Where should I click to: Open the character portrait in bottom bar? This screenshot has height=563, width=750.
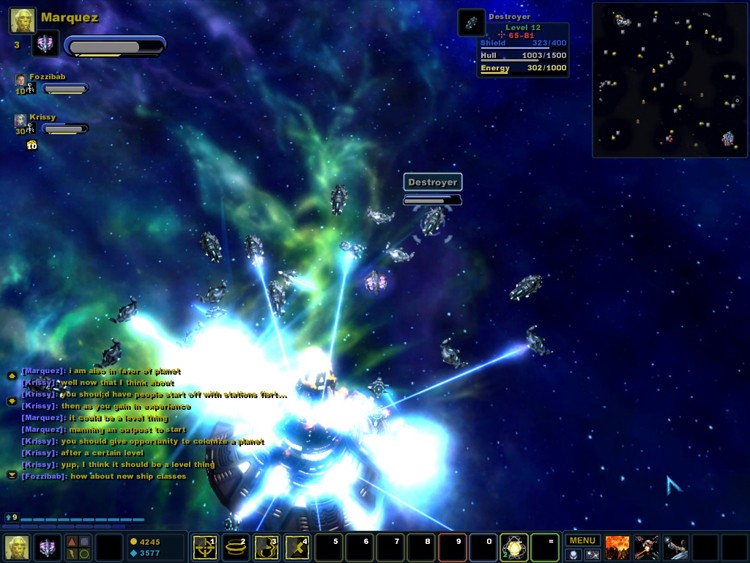[17, 547]
